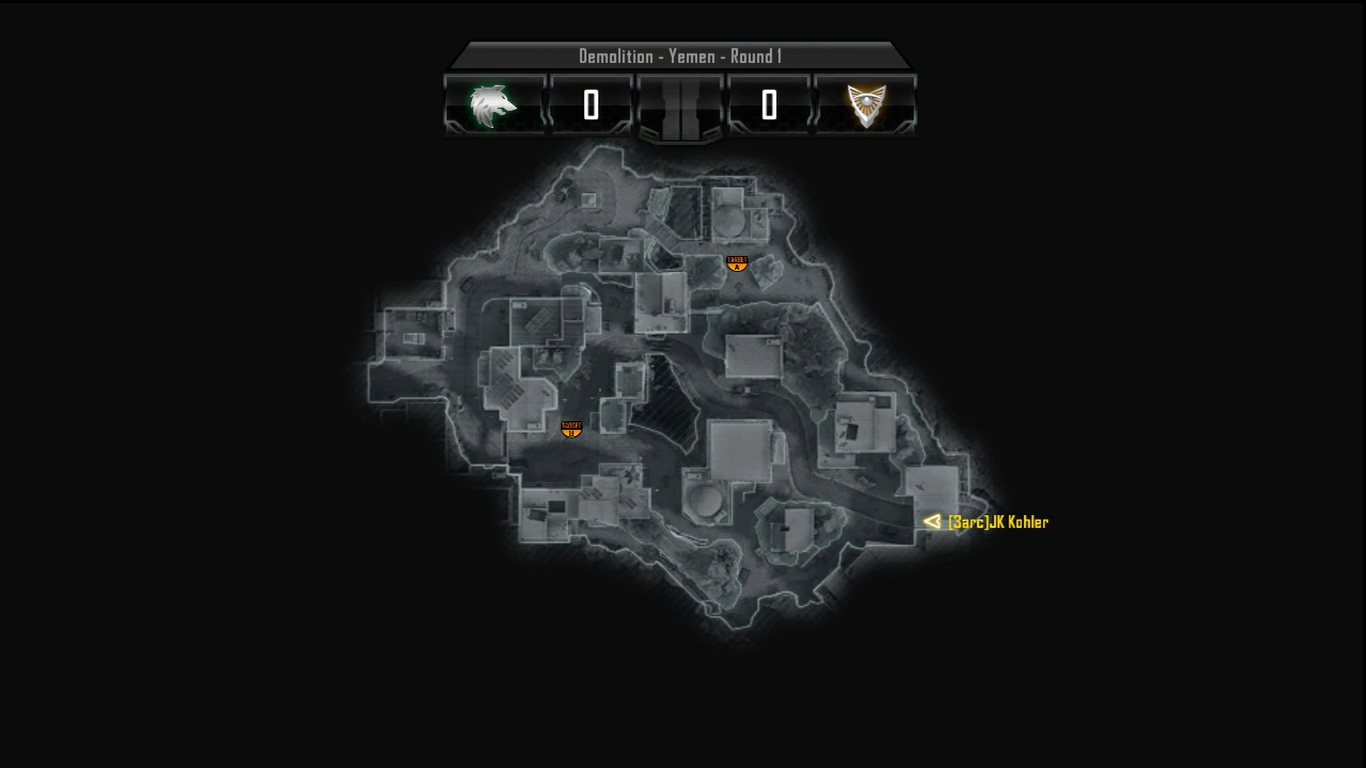Click the gold winged shield team emblem

click(x=866, y=105)
